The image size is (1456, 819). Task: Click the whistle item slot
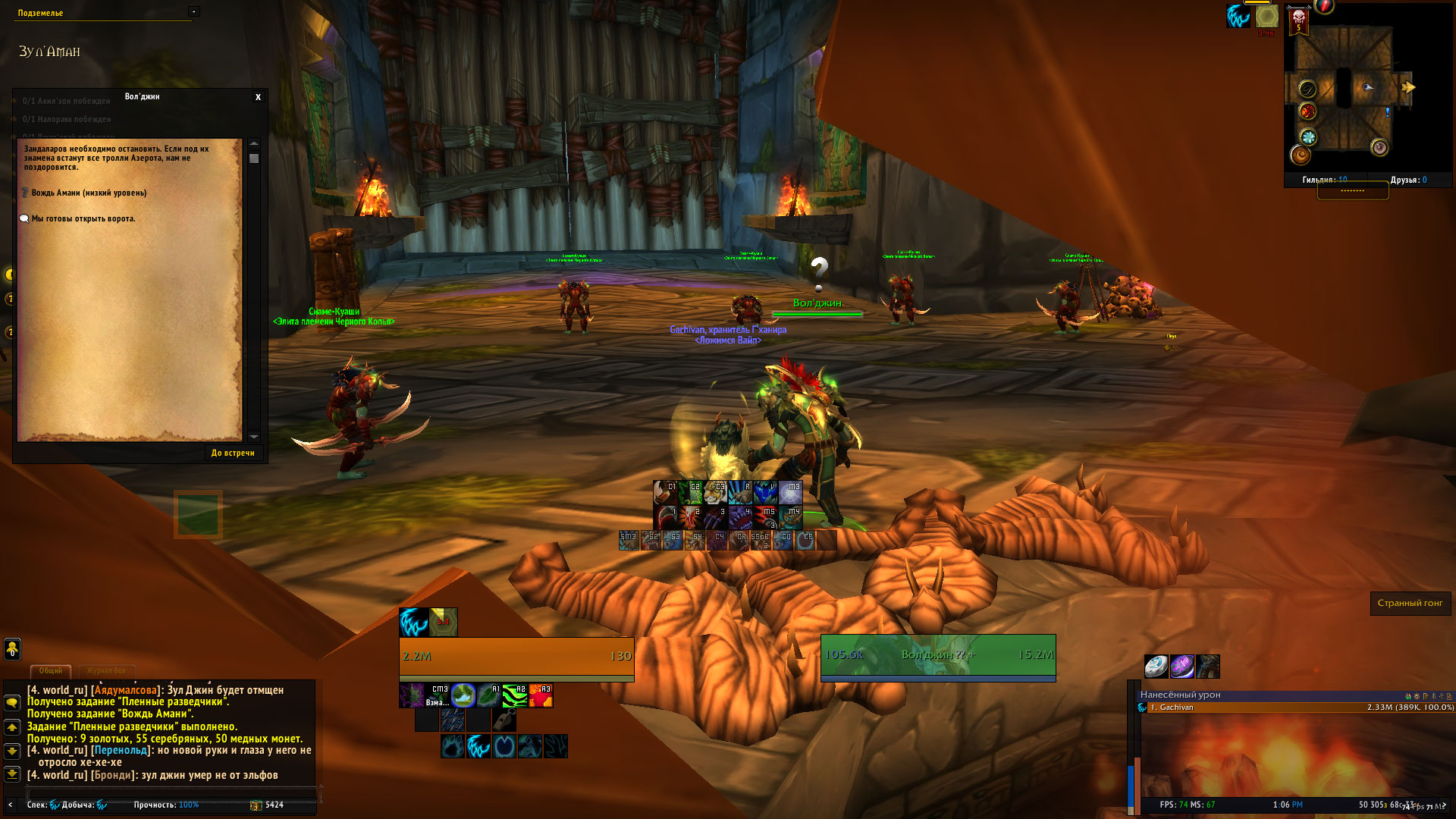504,720
